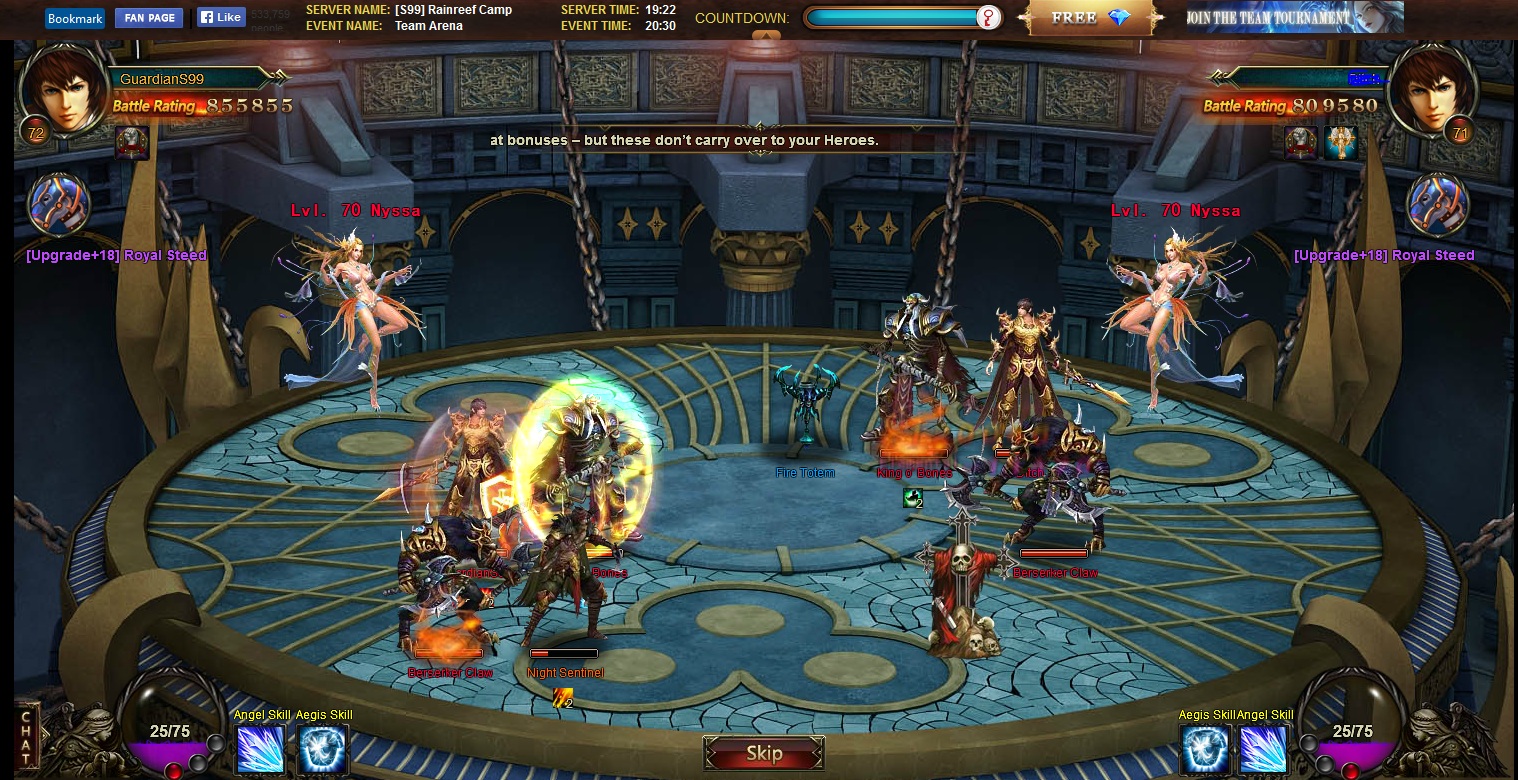Activate GuardianS99's Aegis Skill icon
The height and width of the screenshot is (780, 1518).
click(323, 749)
